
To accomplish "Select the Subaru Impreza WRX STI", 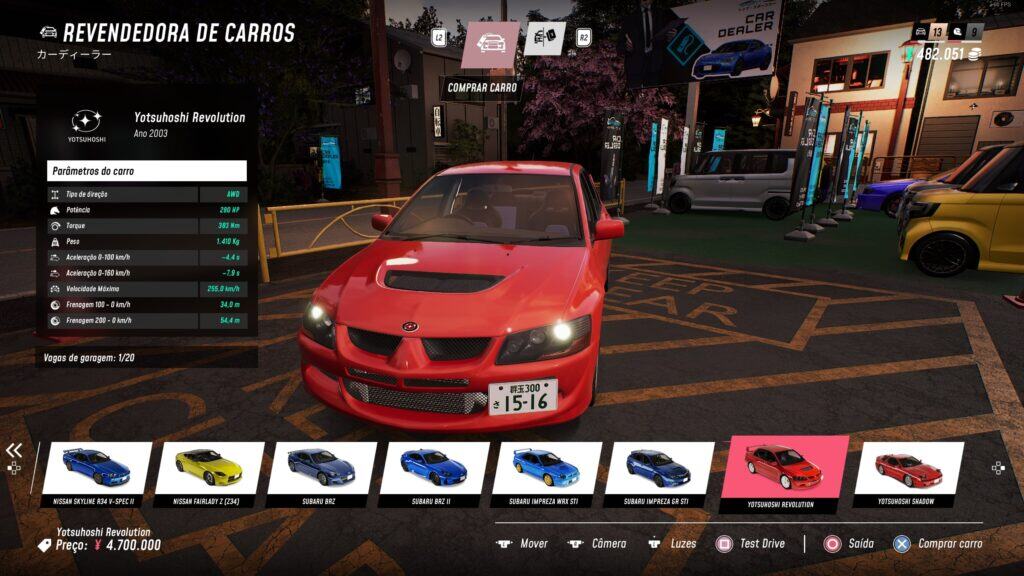I will [546, 468].
